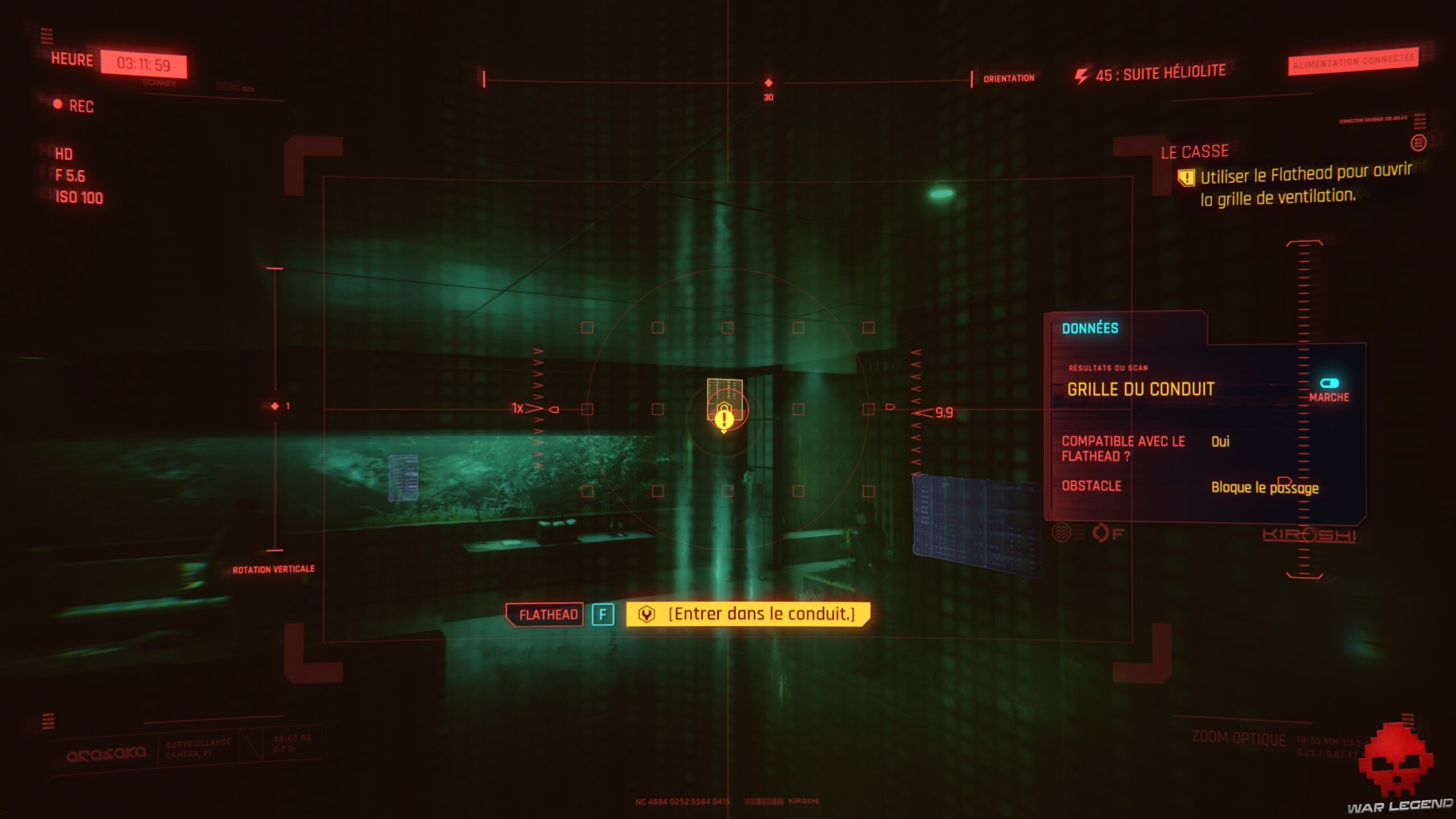Click the lightning bolt quest icon beside SUITE HÉLIOLITE
The image size is (1456, 819).
click(x=1080, y=72)
